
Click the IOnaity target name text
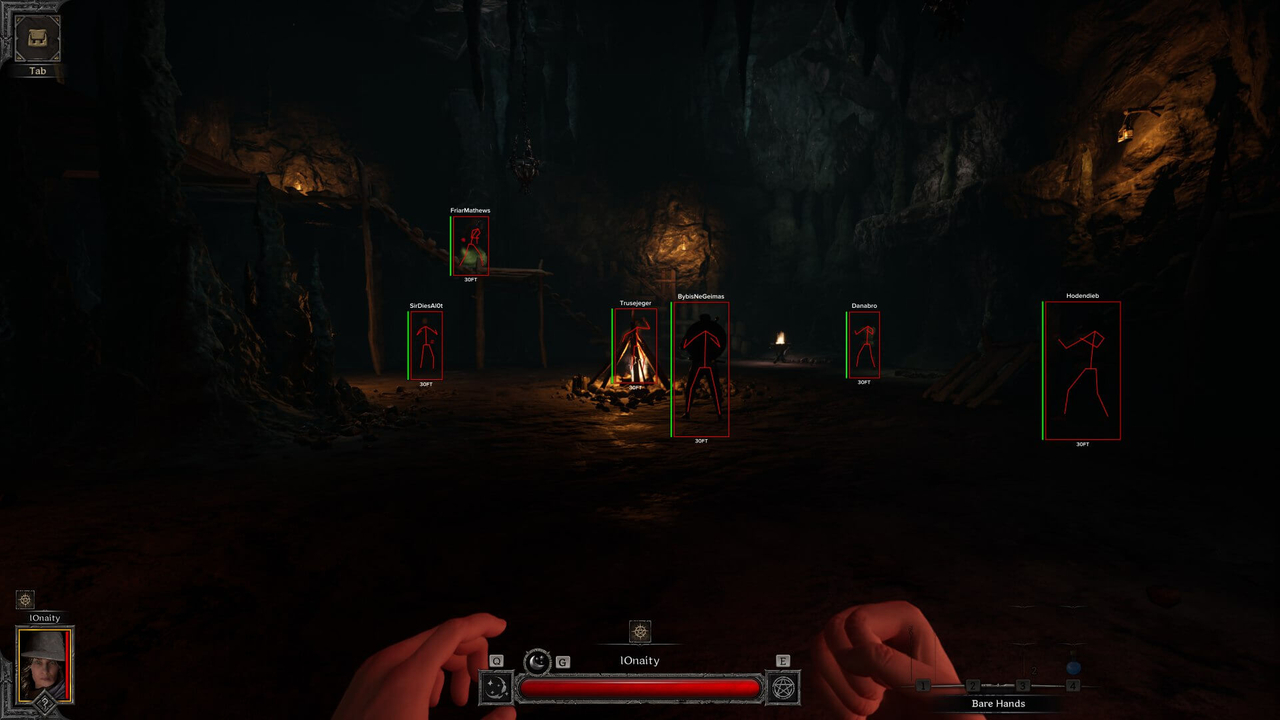tap(640, 660)
